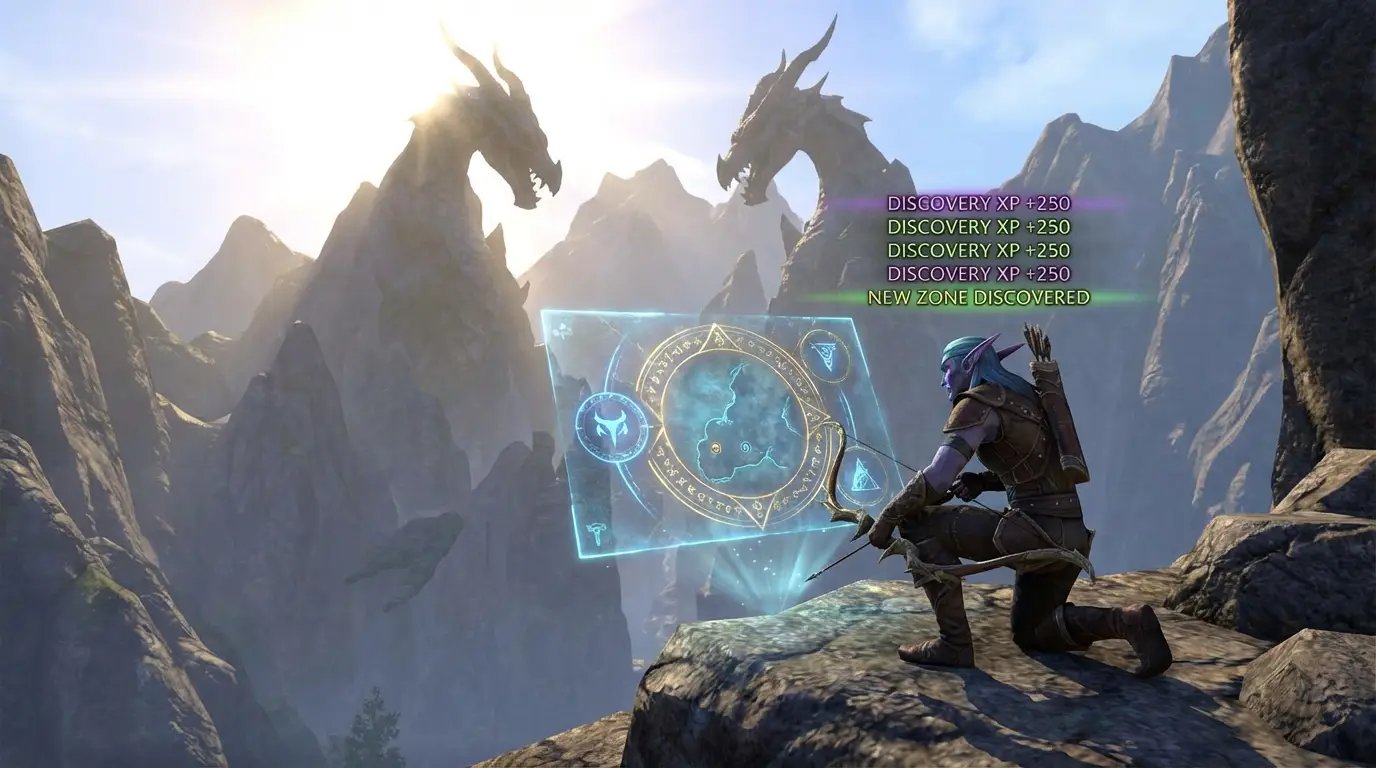Dismiss the NEW ZONE DISCOVERED banner

(x=978, y=297)
